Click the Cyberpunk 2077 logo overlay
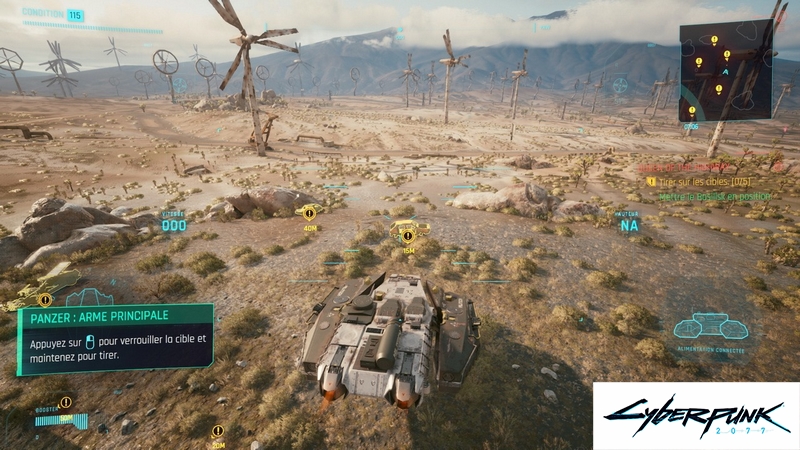 point(696,415)
